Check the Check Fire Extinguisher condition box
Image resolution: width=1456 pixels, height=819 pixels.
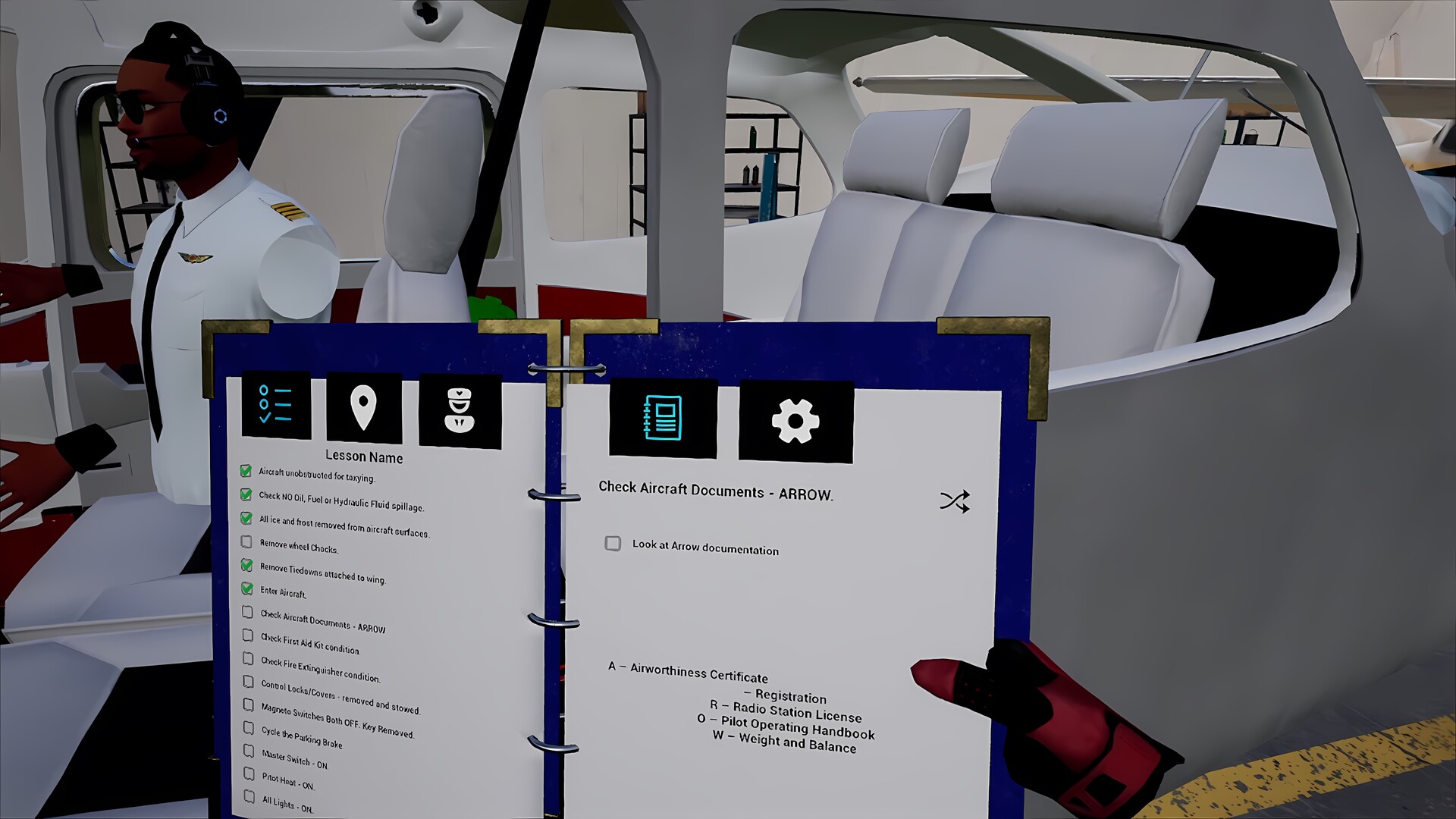247,659
